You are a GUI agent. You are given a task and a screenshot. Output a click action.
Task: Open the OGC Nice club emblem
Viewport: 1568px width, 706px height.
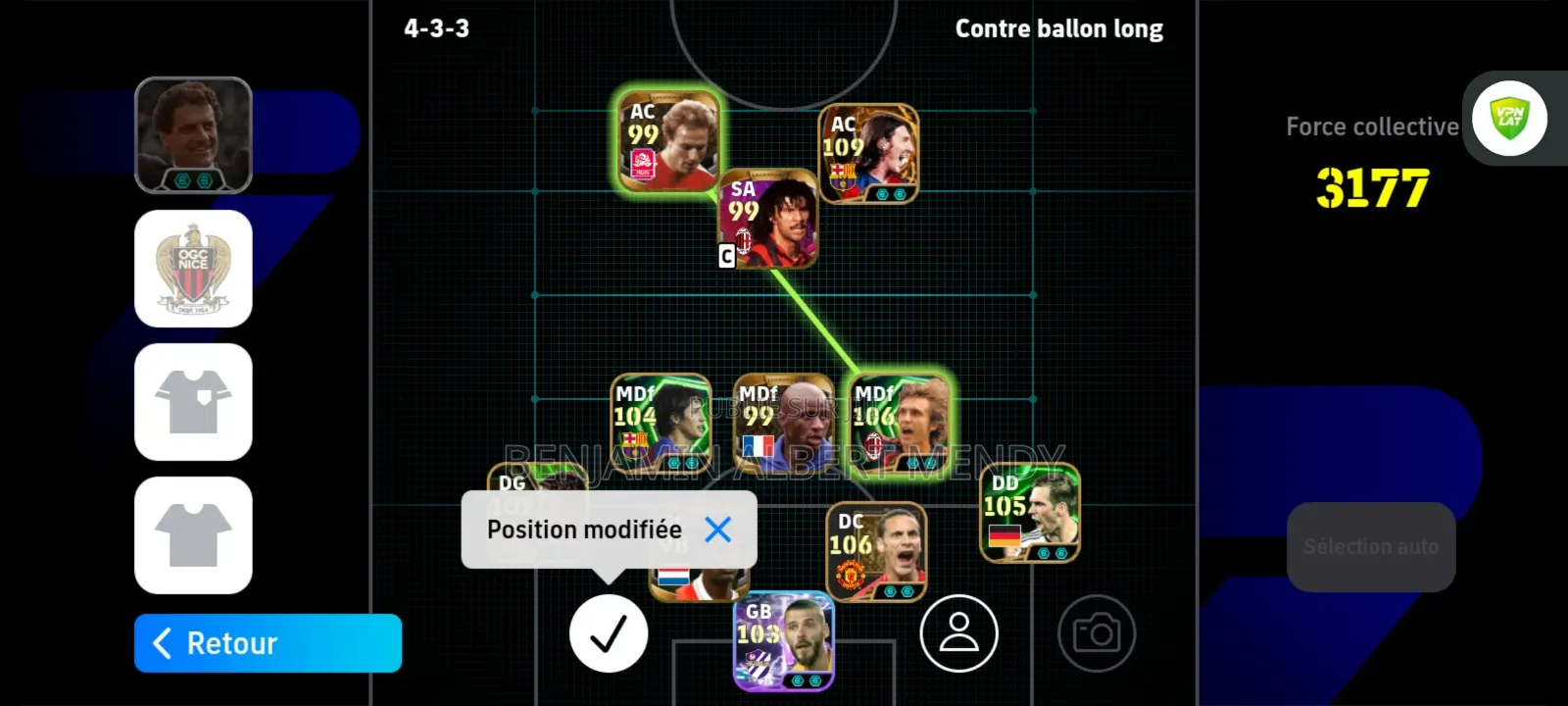[x=193, y=270]
